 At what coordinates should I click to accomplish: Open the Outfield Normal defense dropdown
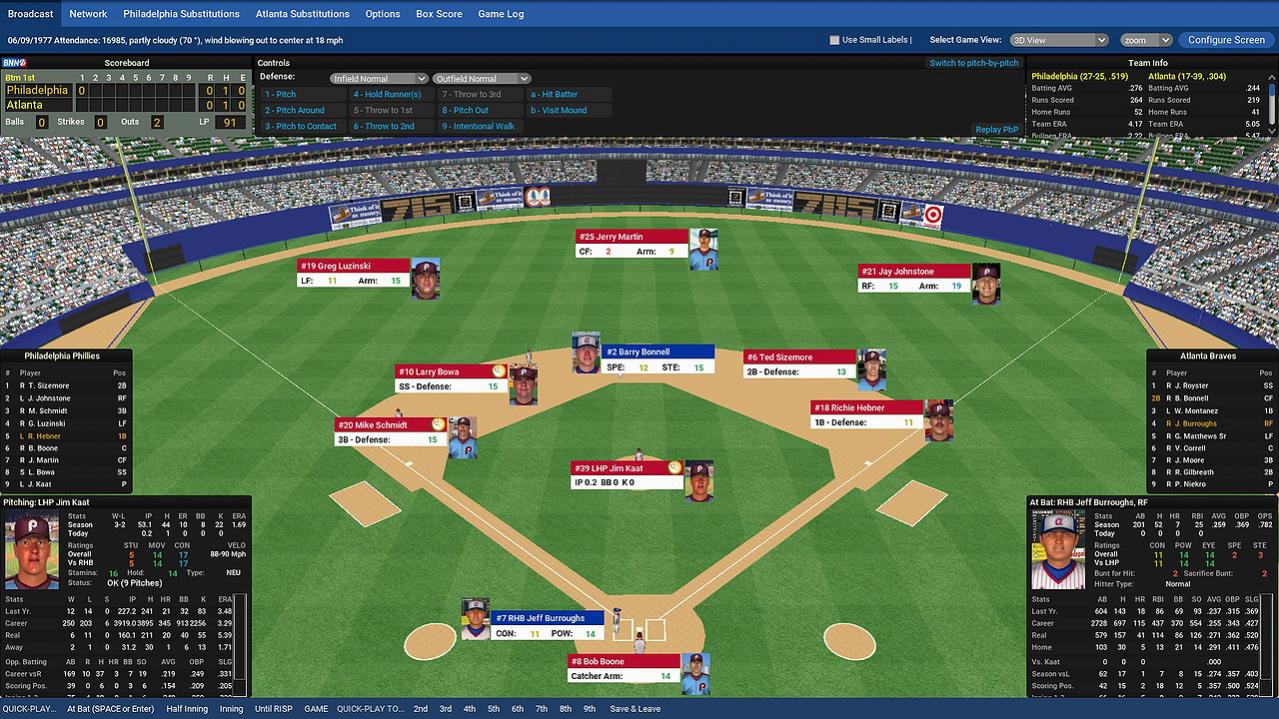(x=481, y=79)
